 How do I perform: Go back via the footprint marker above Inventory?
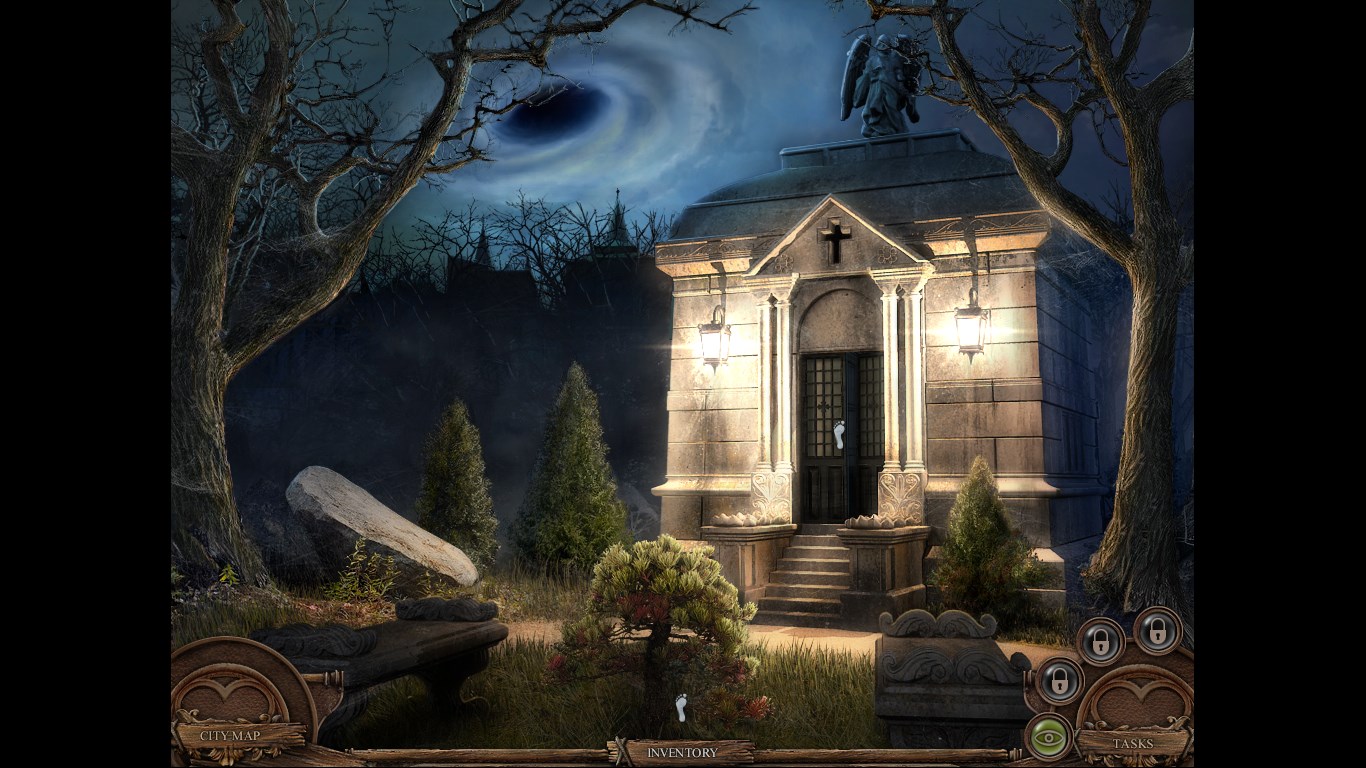pyautogui.click(x=682, y=708)
